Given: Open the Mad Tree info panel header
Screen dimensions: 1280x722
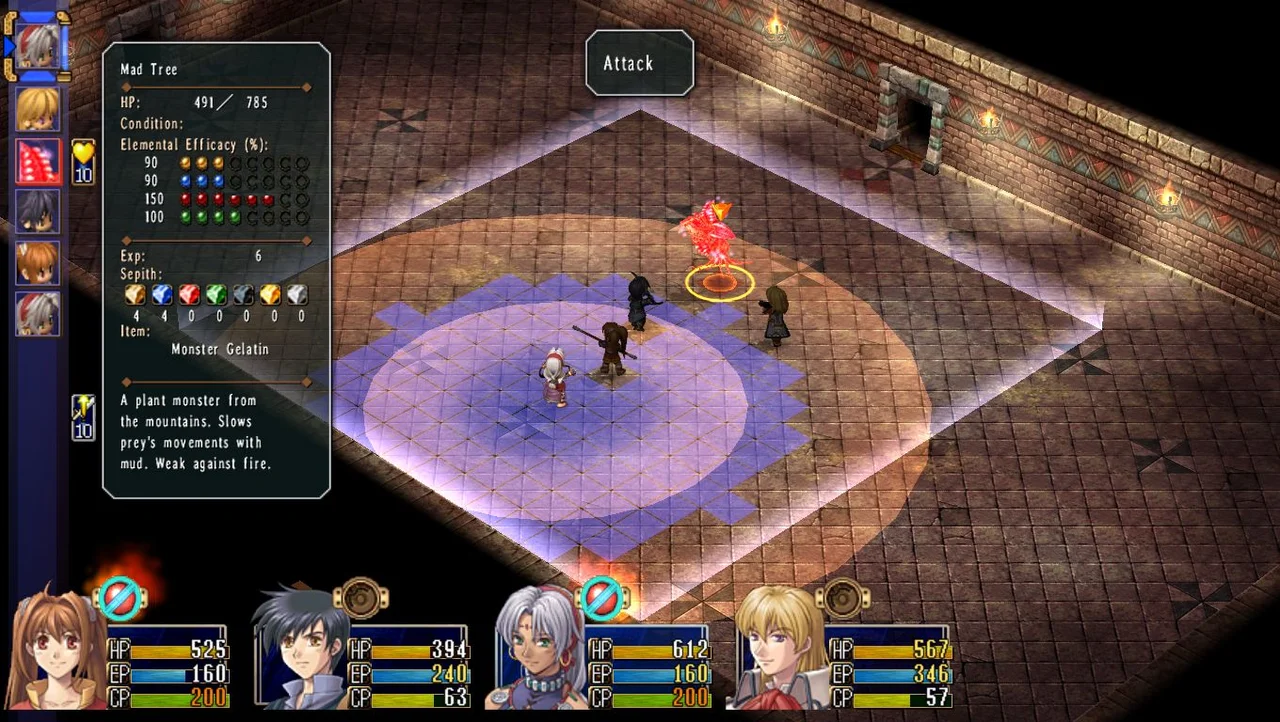Looking at the screenshot, I should pyautogui.click(x=148, y=69).
